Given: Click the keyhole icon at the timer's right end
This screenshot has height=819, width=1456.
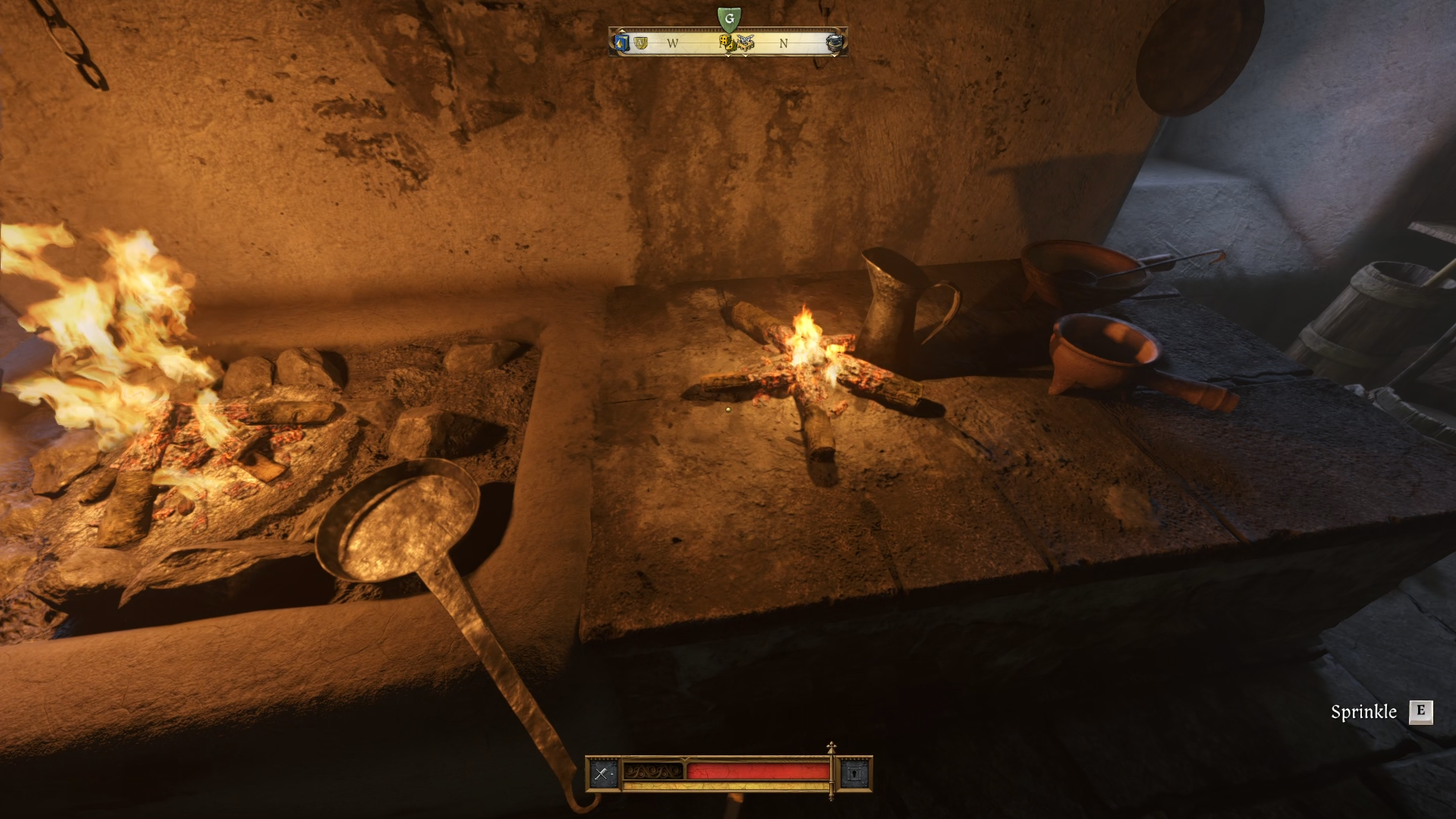Looking at the screenshot, I should click(x=856, y=776).
